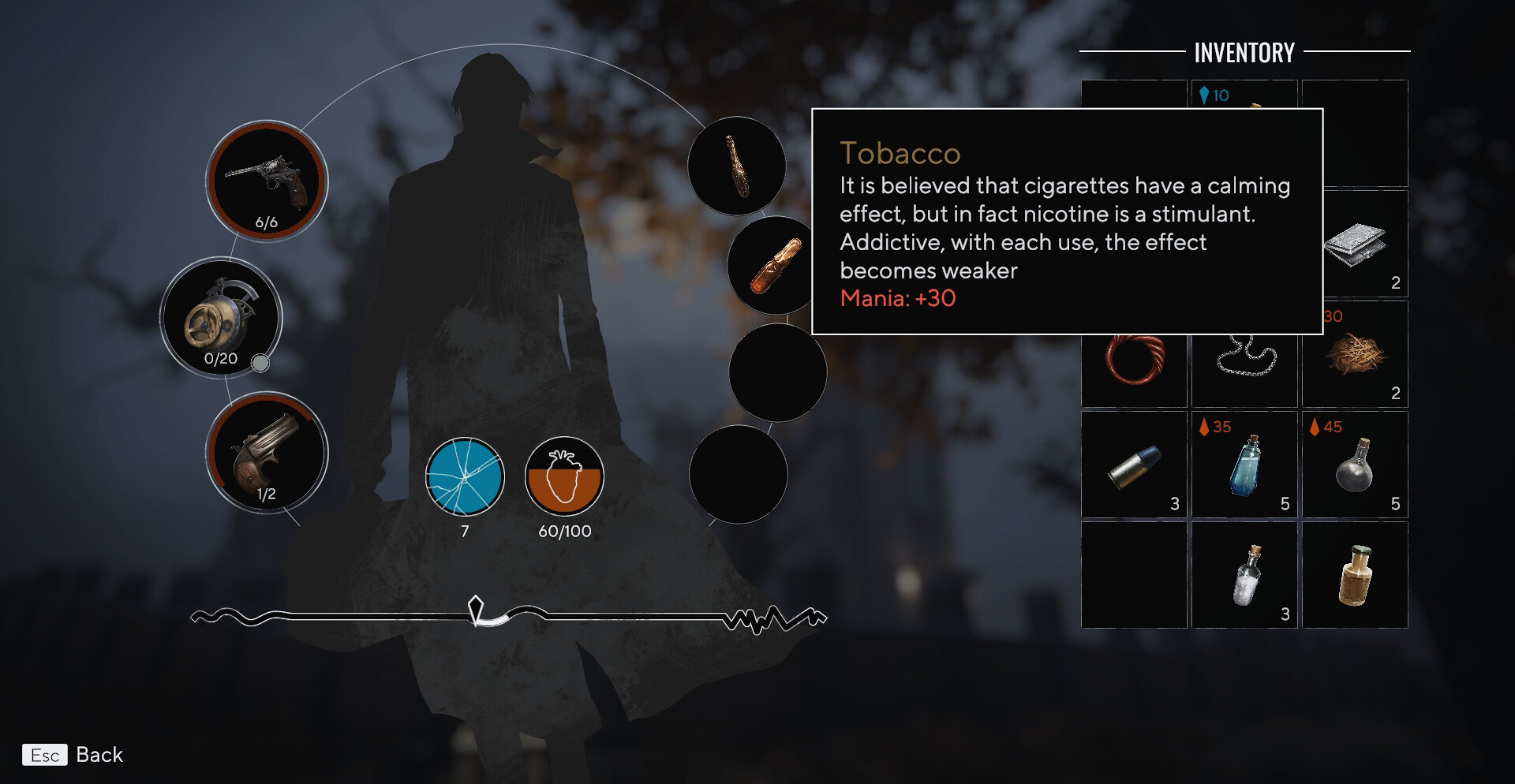Choose the silver chain necklace item

[x=1244, y=357]
